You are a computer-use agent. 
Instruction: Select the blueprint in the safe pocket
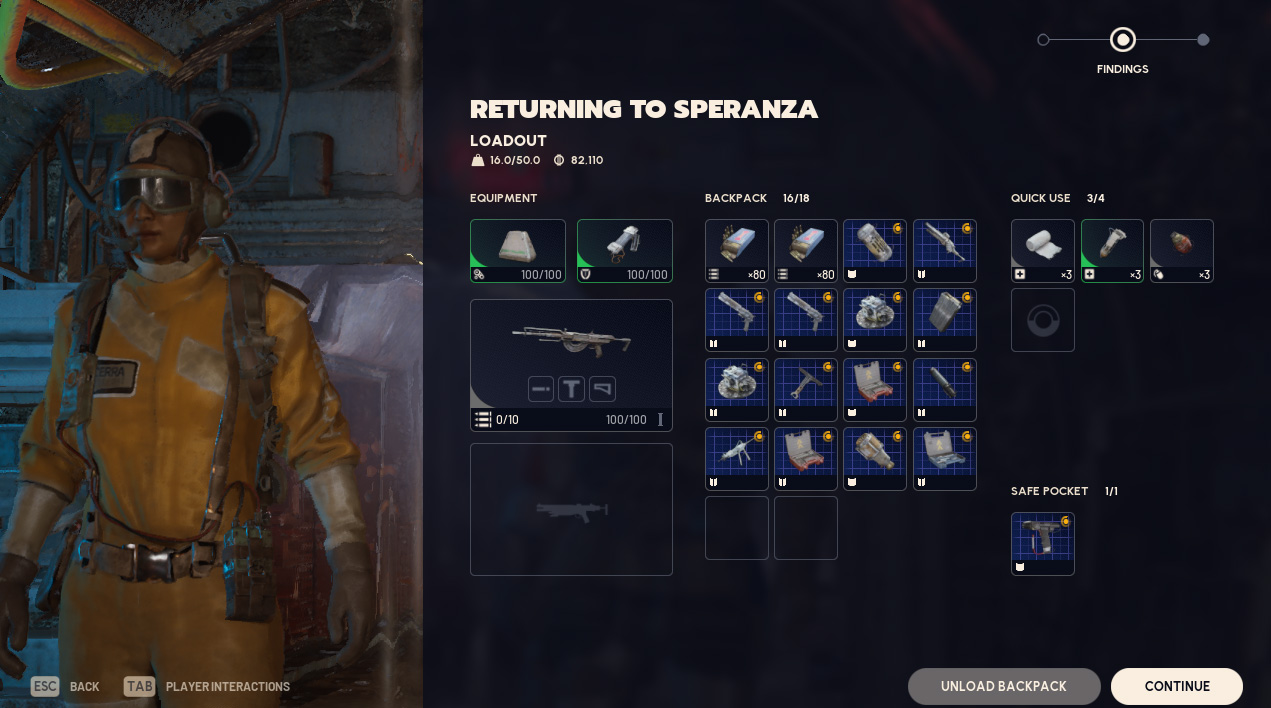tap(1043, 544)
